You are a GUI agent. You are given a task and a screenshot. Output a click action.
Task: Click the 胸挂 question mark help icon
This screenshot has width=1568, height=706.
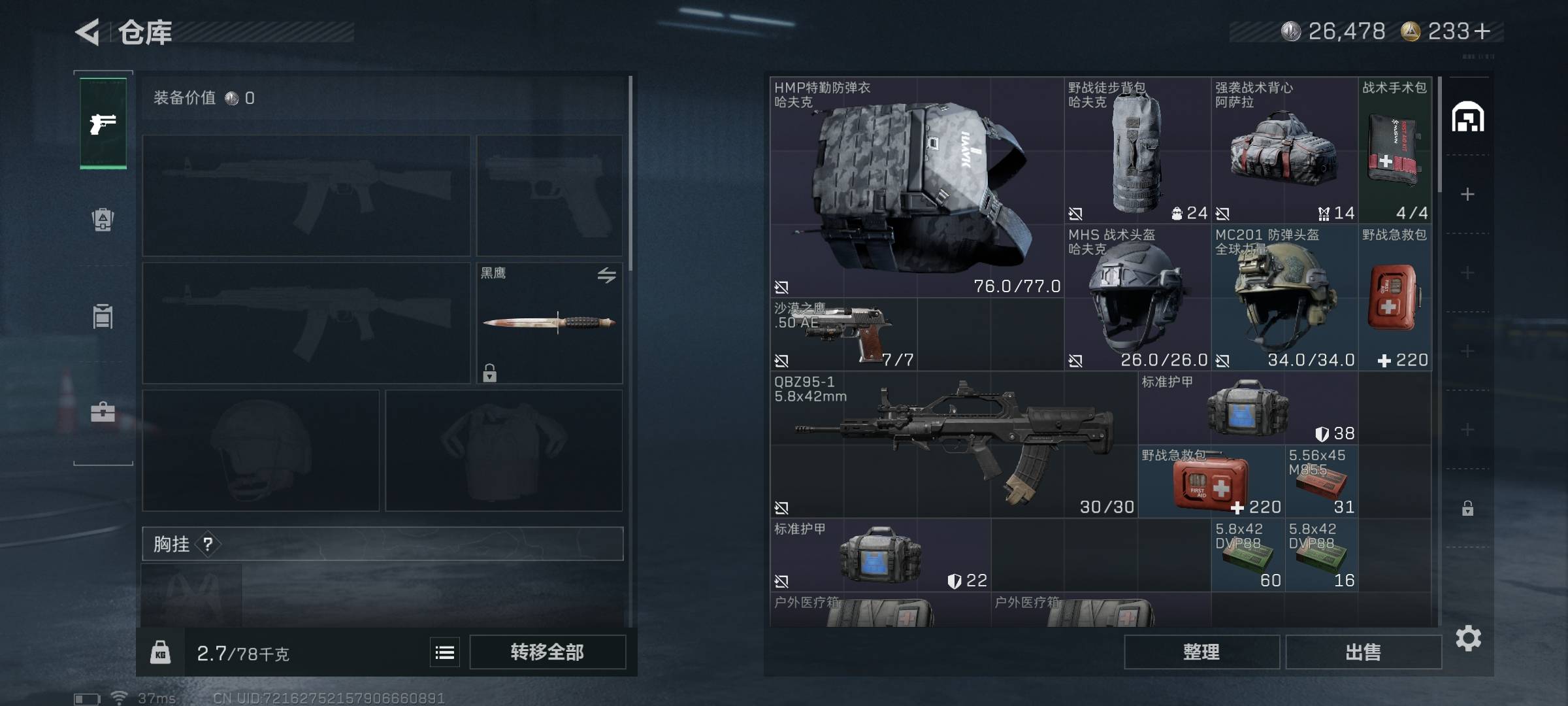click(208, 544)
